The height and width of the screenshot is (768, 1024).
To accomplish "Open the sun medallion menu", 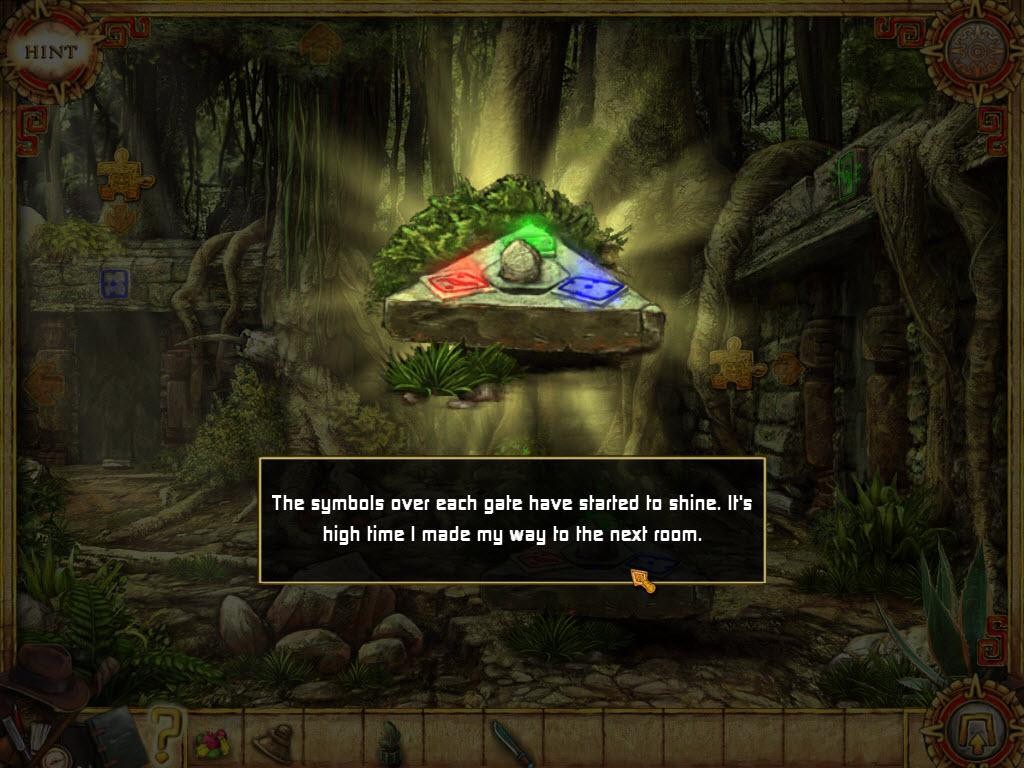I will pos(970,48).
